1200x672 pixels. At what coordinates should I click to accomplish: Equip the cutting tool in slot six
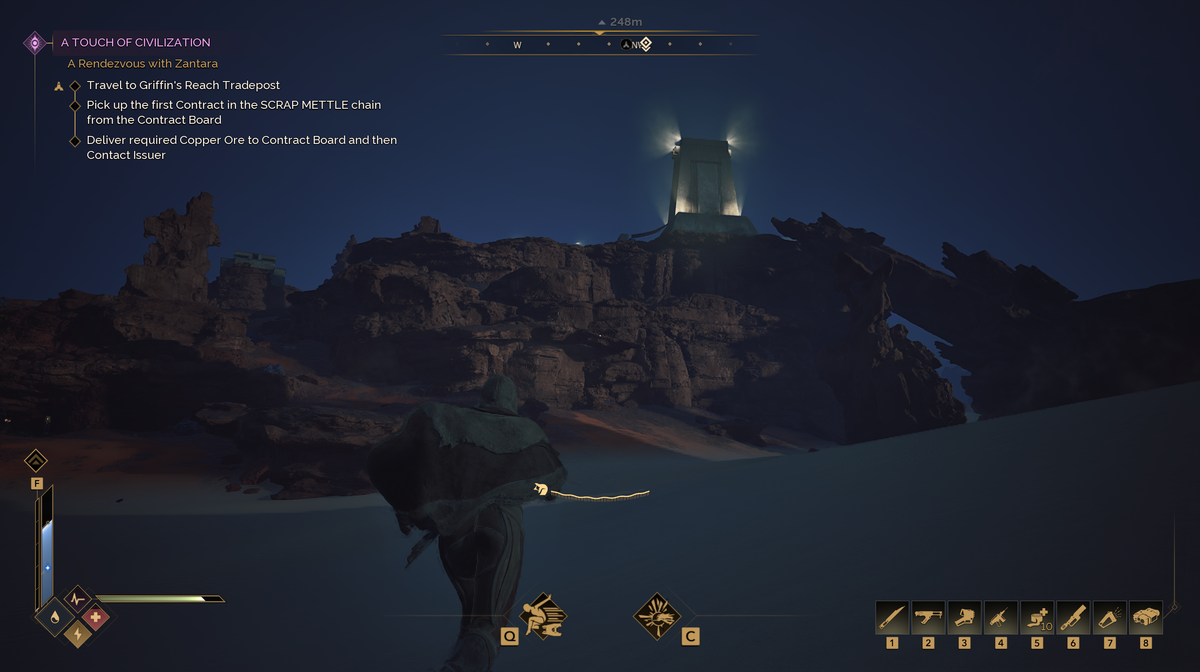1073,617
